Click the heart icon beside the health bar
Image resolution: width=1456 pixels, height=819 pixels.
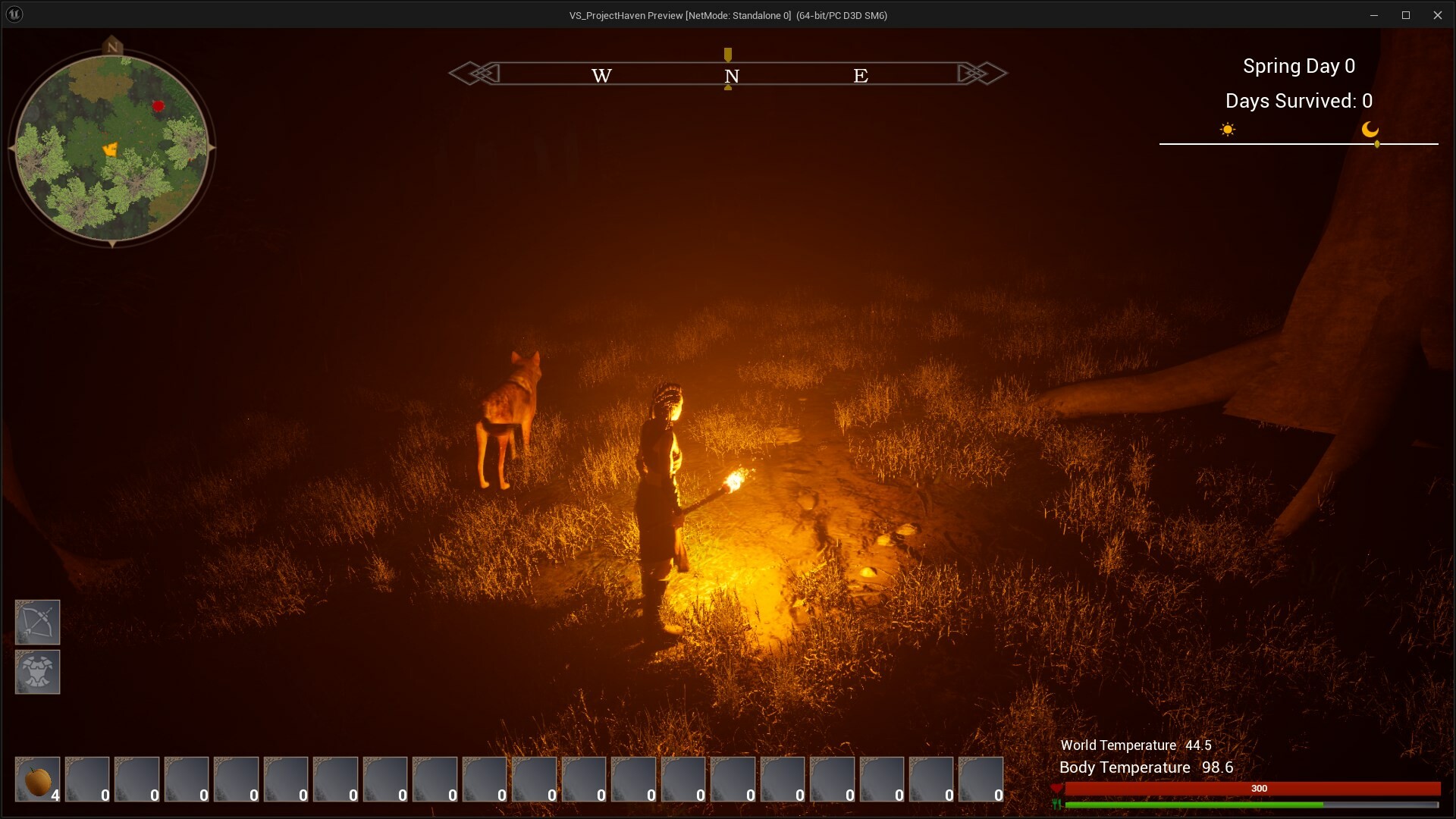[x=1056, y=789]
